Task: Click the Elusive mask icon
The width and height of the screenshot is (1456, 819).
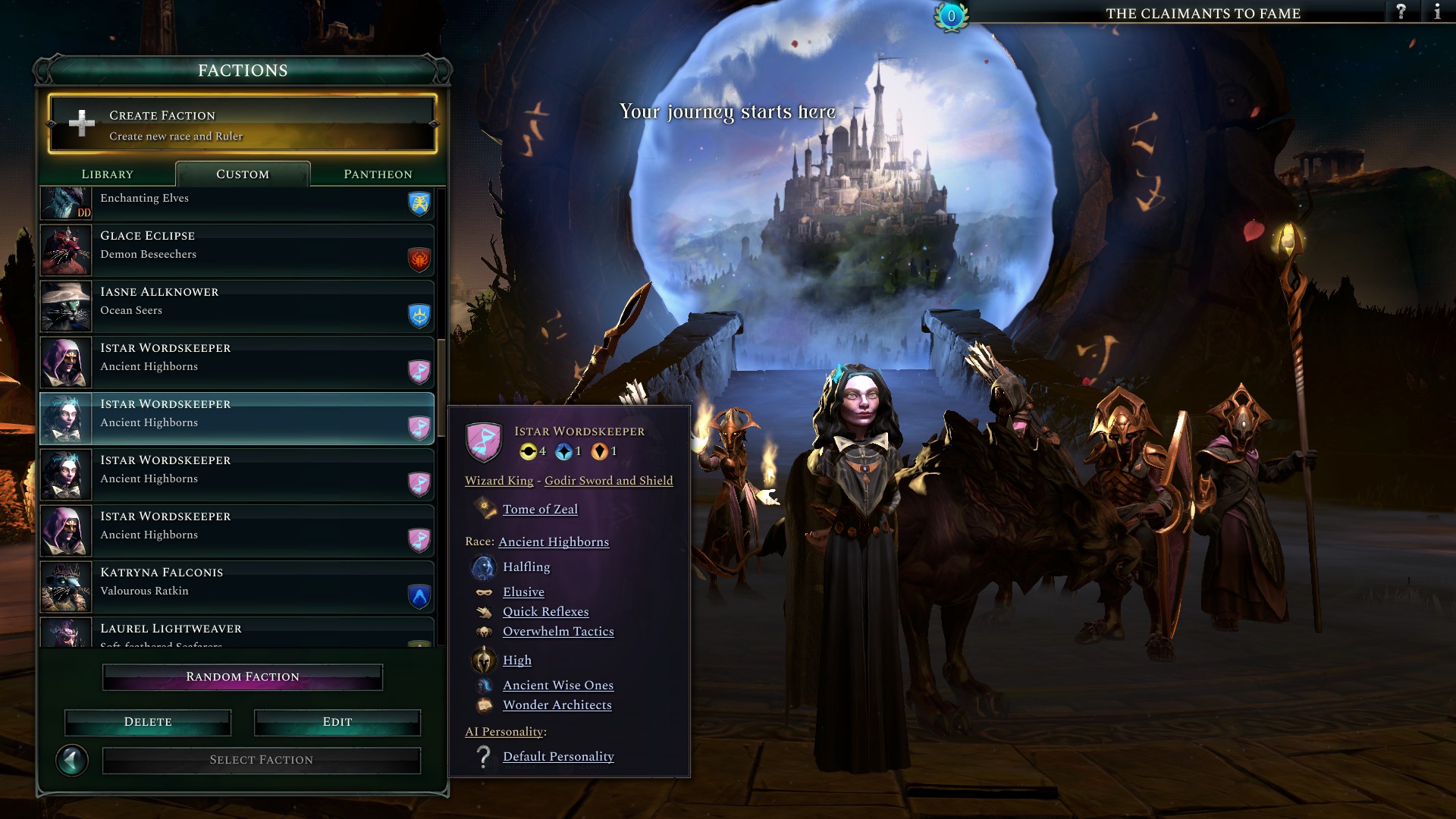Action: tap(483, 591)
